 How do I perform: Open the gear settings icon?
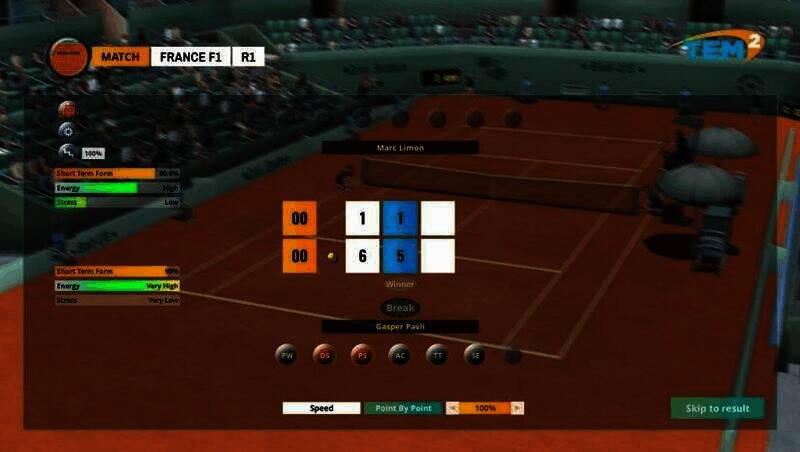pyautogui.click(x=67, y=130)
